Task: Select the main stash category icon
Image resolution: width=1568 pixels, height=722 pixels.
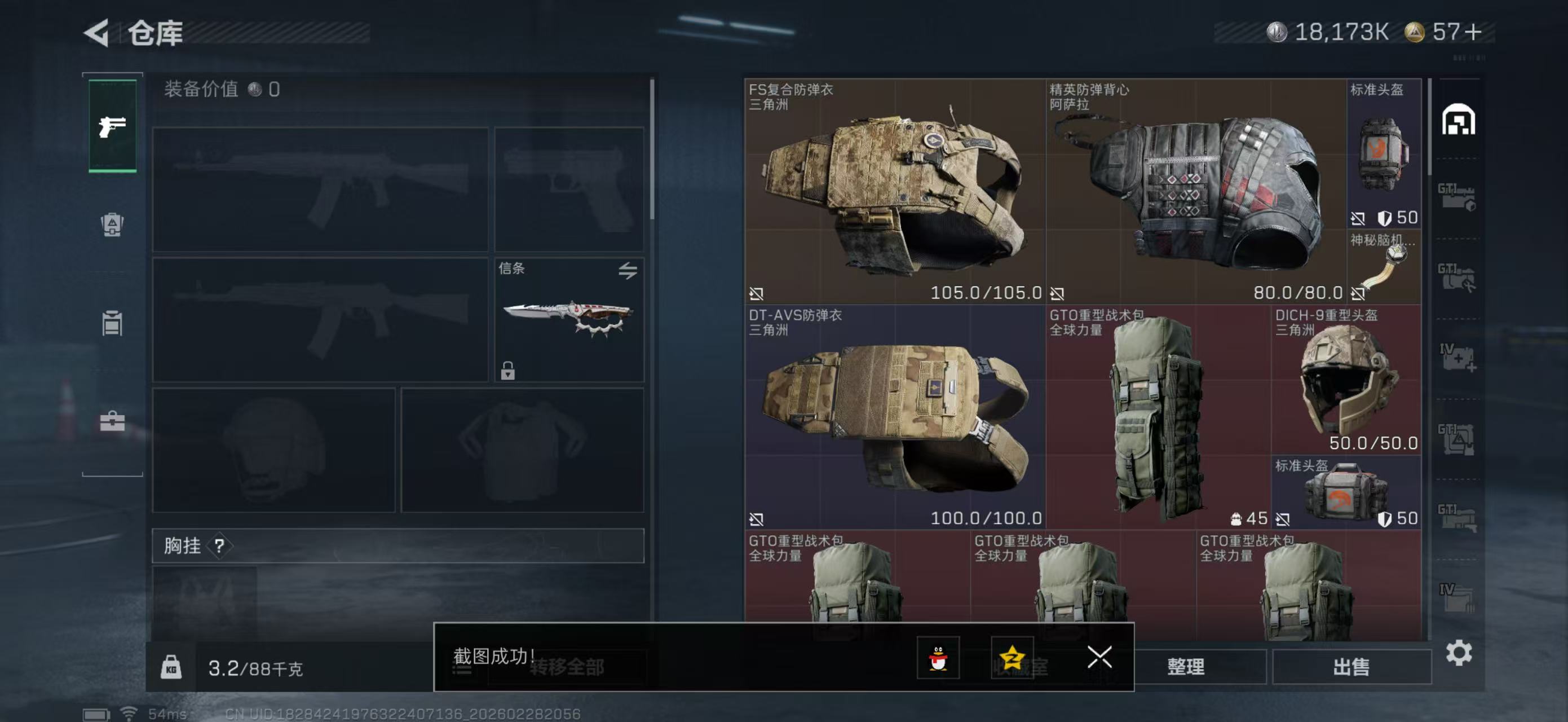Action: (1458, 120)
